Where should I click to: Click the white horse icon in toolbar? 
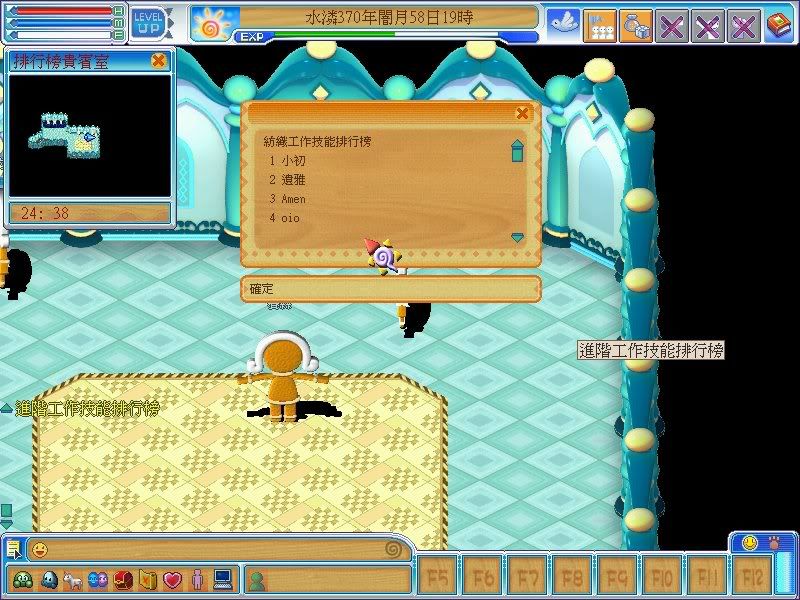pyautogui.click(x=71, y=579)
